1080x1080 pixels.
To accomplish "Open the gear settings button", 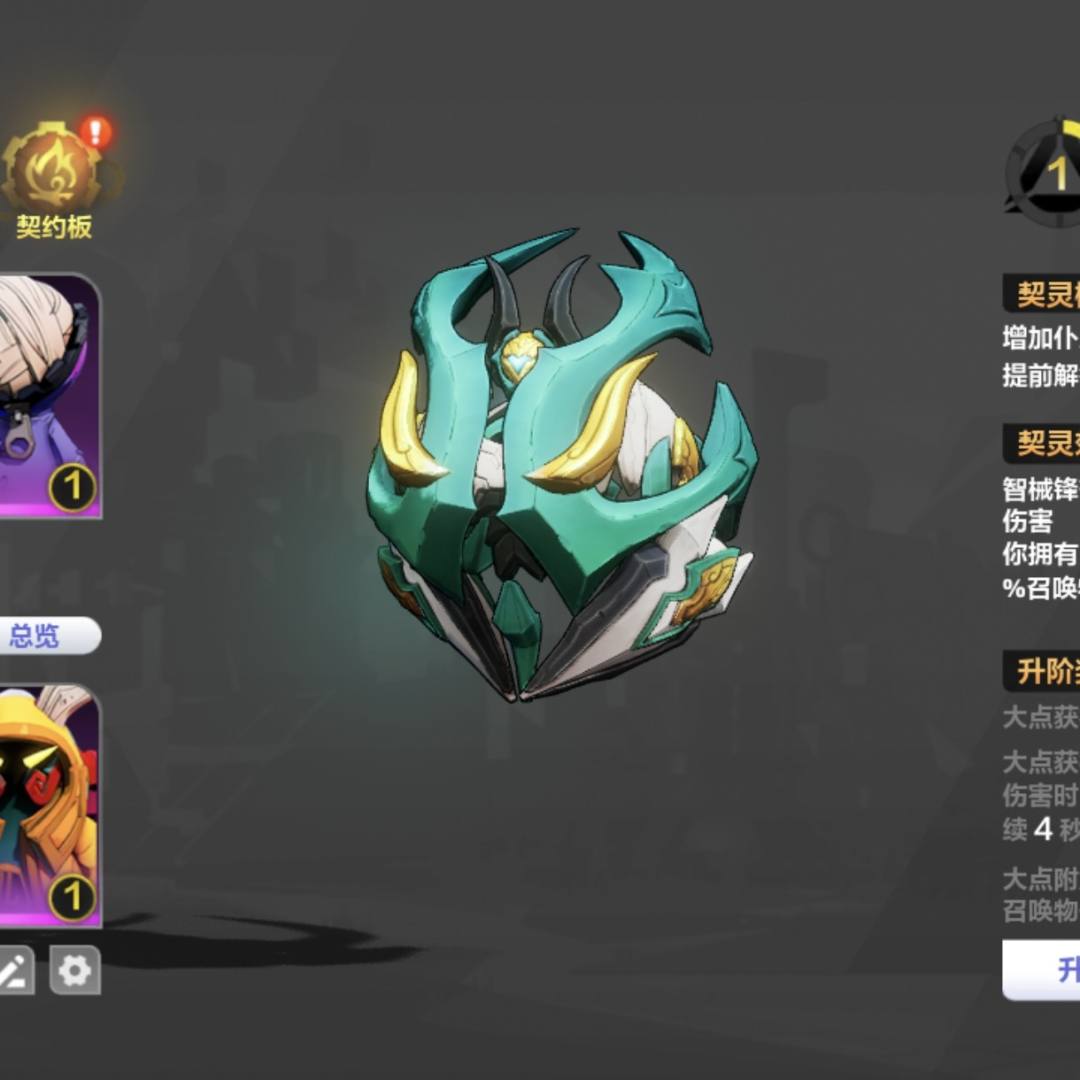I will [x=75, y=970].
